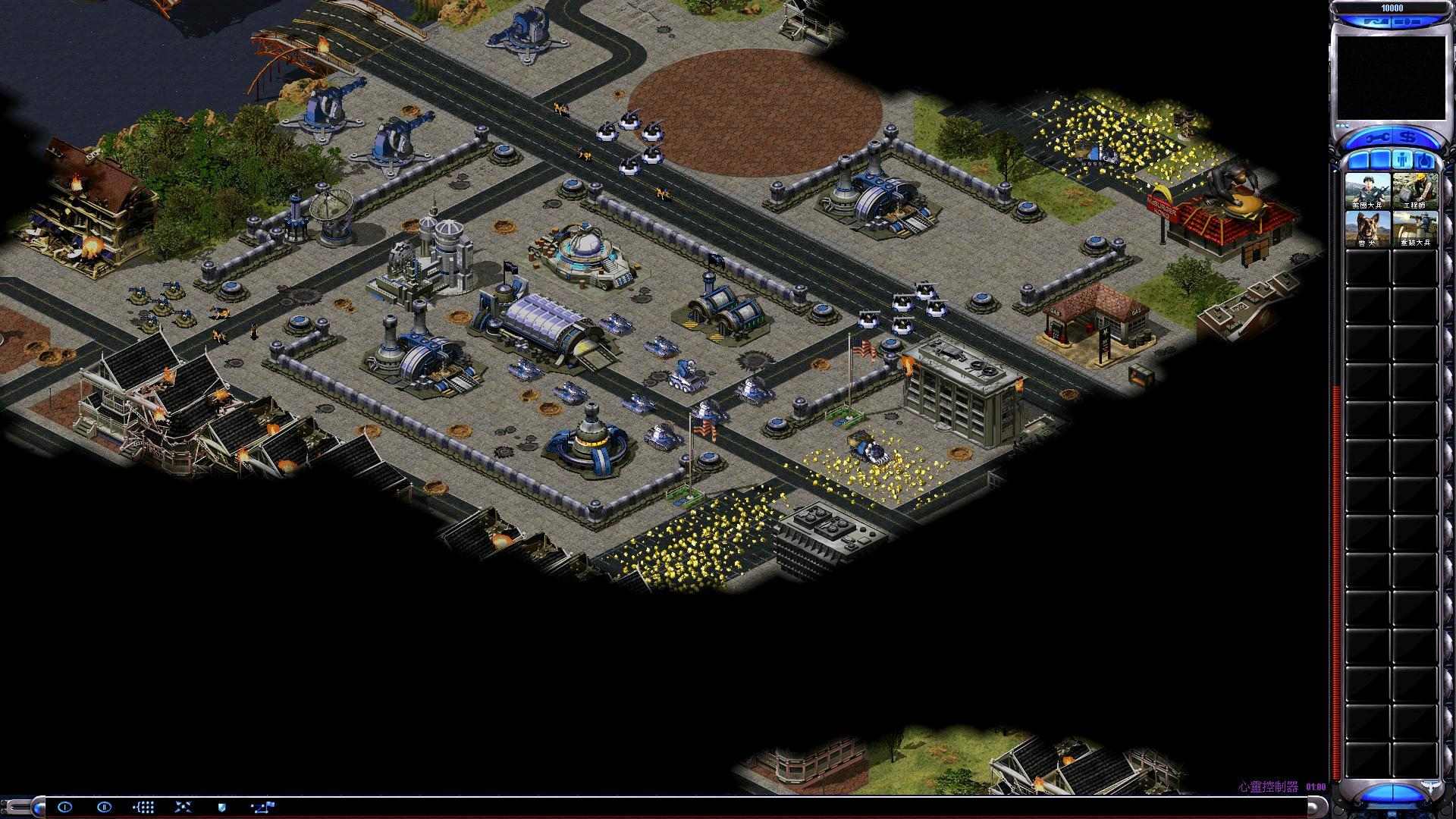Switch to the infantry tab with person icon
The width and height of the screenshot is (1456, 819).
point(1403,159)
